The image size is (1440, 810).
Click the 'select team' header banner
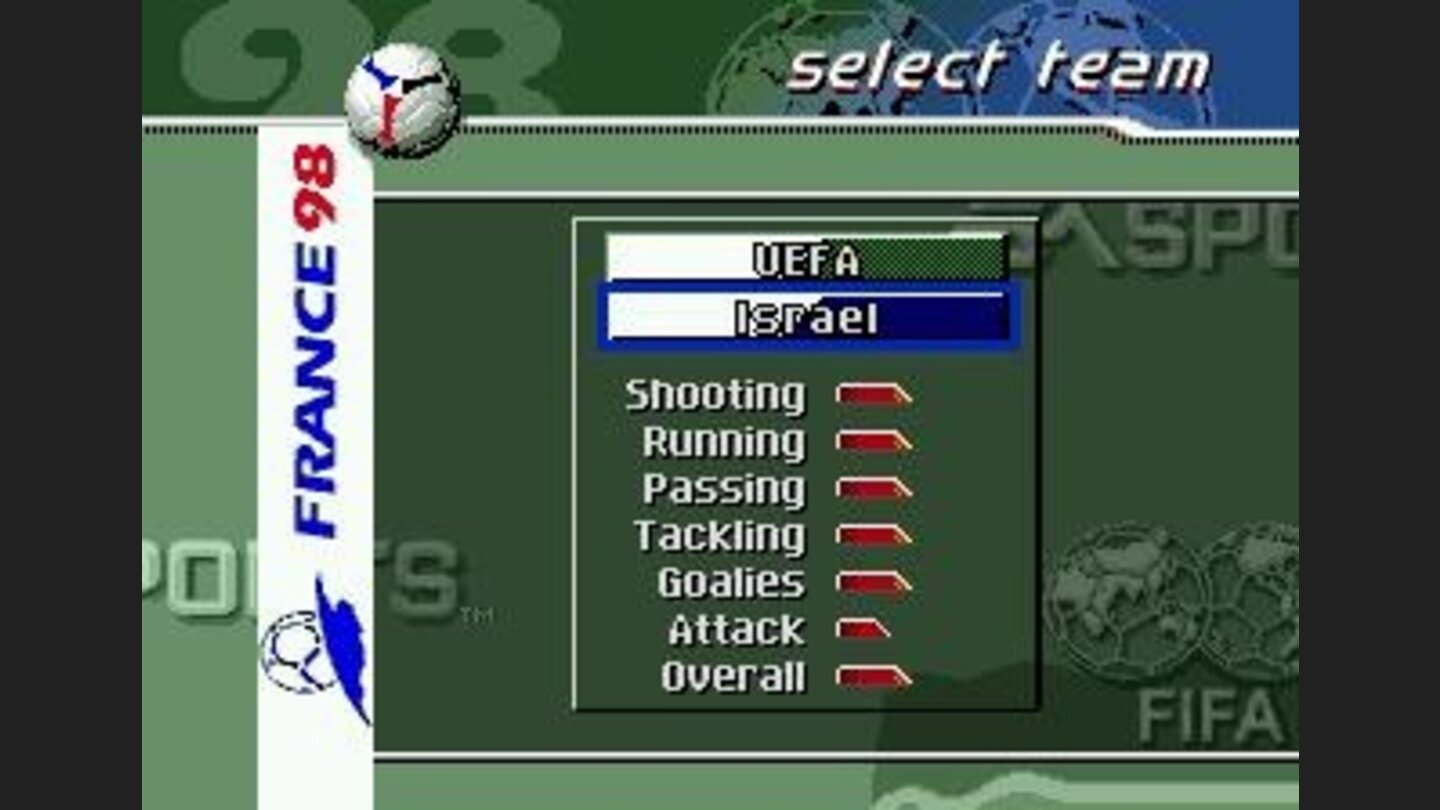(x=995, y=68)
